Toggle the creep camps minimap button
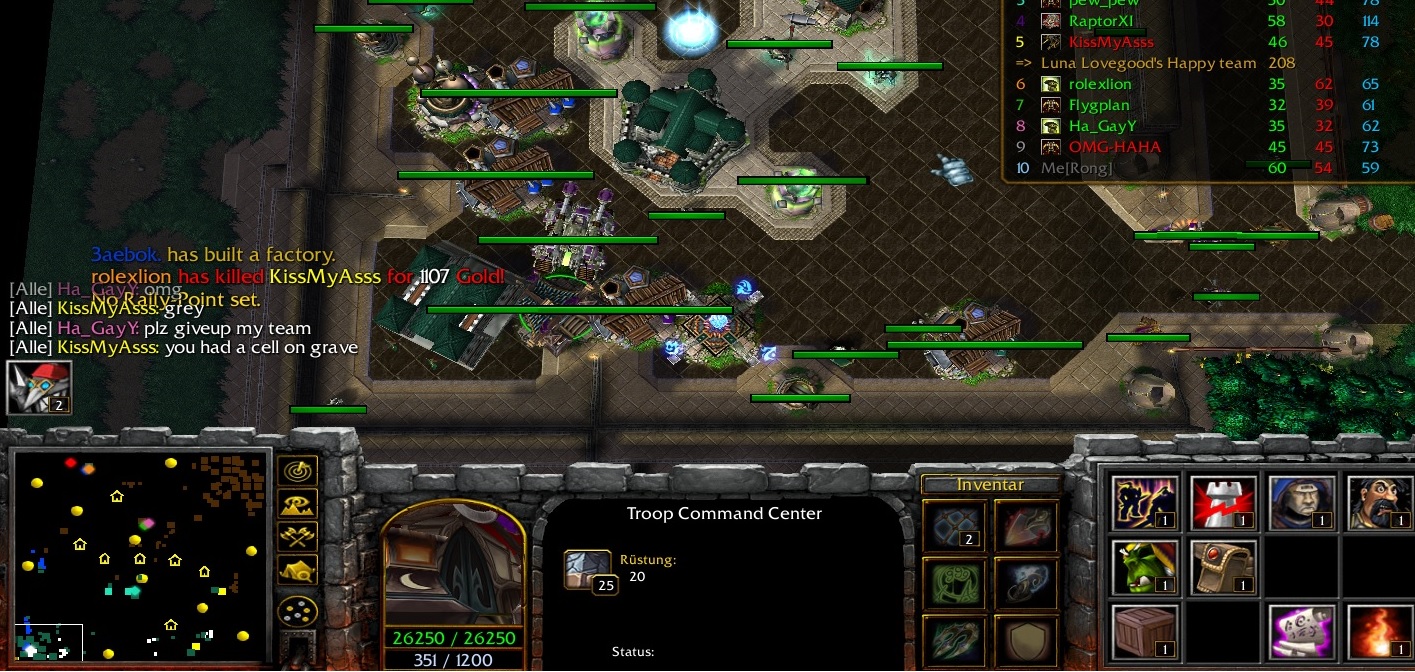 click(297, 571)
